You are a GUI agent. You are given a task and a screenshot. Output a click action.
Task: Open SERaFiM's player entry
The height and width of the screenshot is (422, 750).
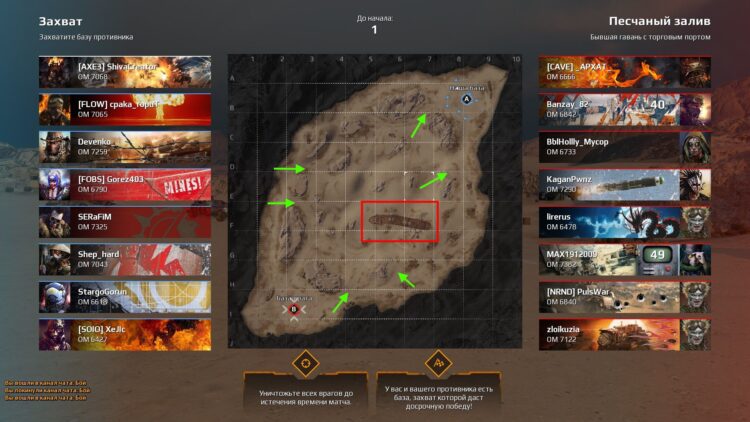pos(125,221)
